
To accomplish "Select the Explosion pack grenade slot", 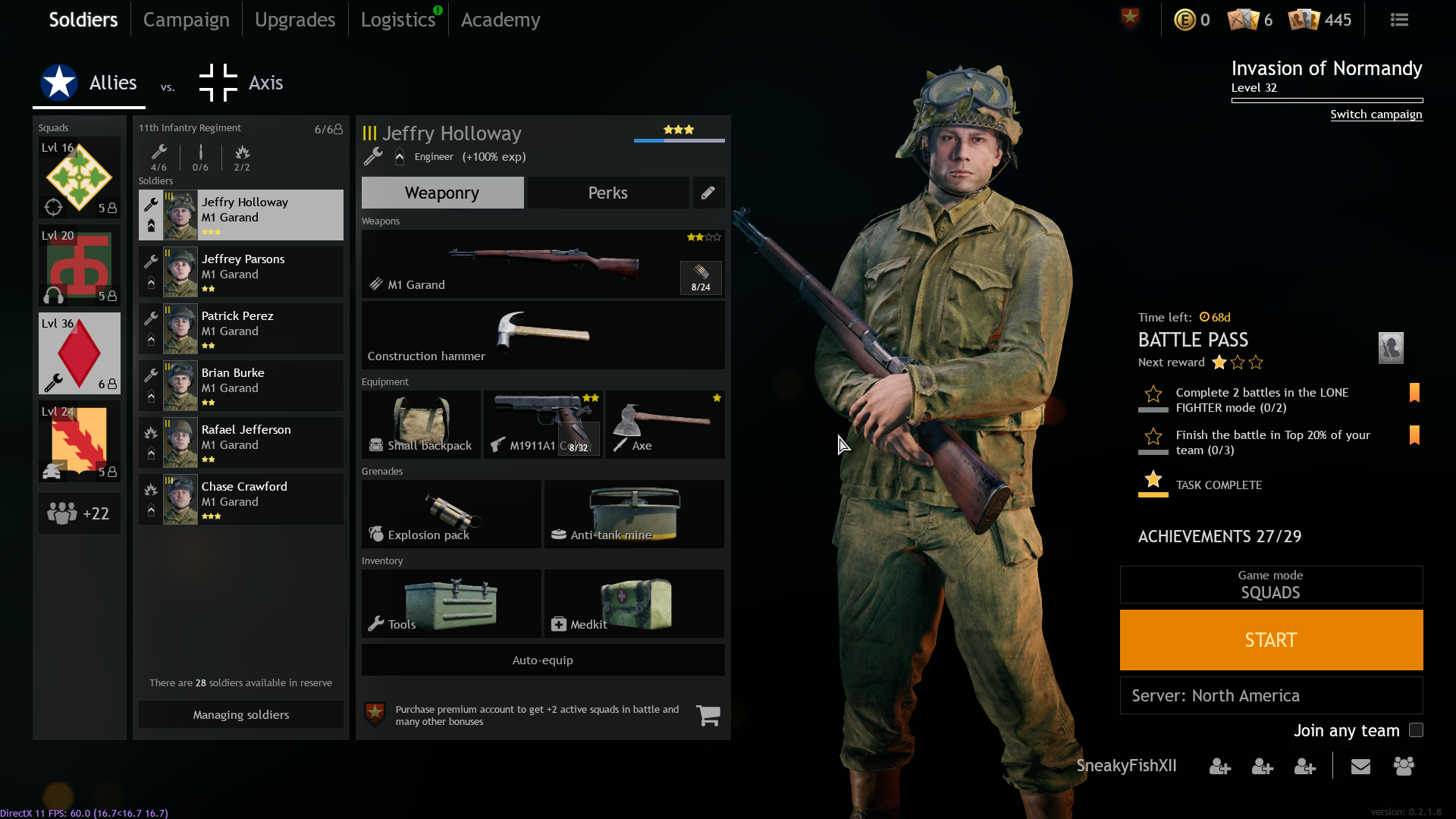I will point(451,514).
